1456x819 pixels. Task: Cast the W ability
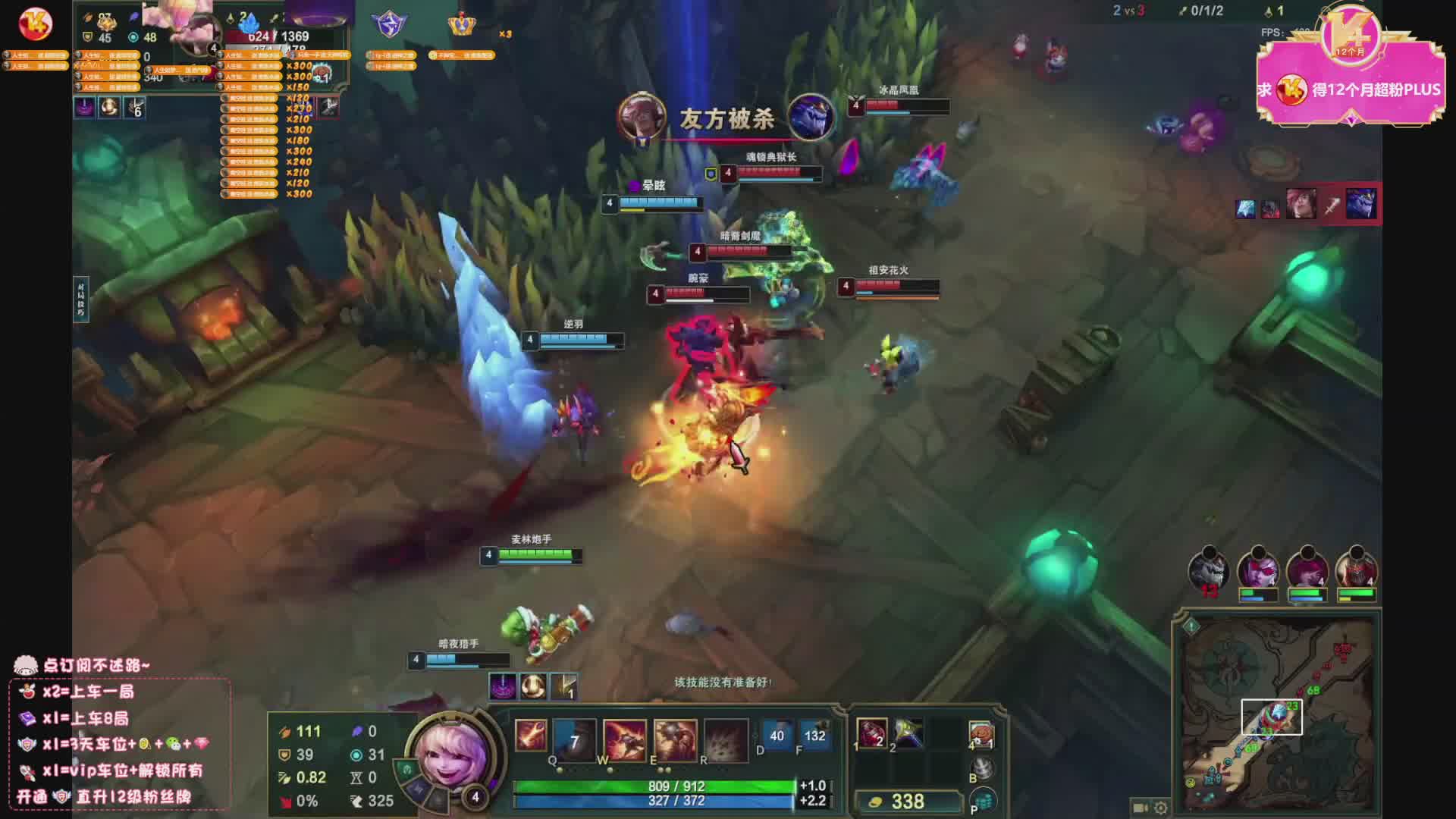[624, 739]
